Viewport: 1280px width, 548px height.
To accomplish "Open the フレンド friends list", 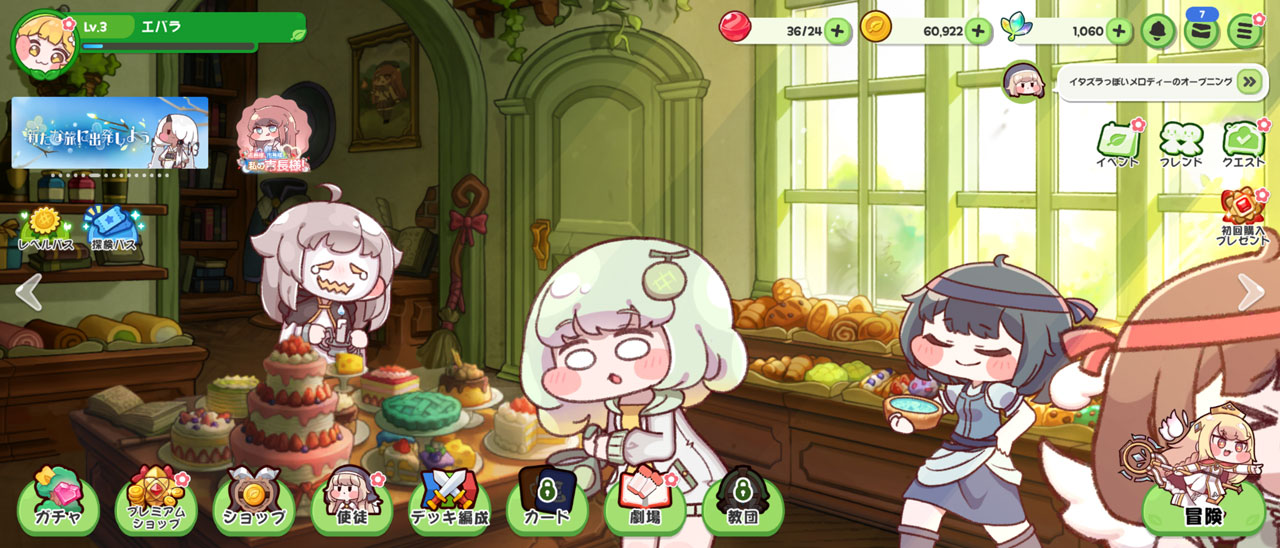I will click(1181, 145).
